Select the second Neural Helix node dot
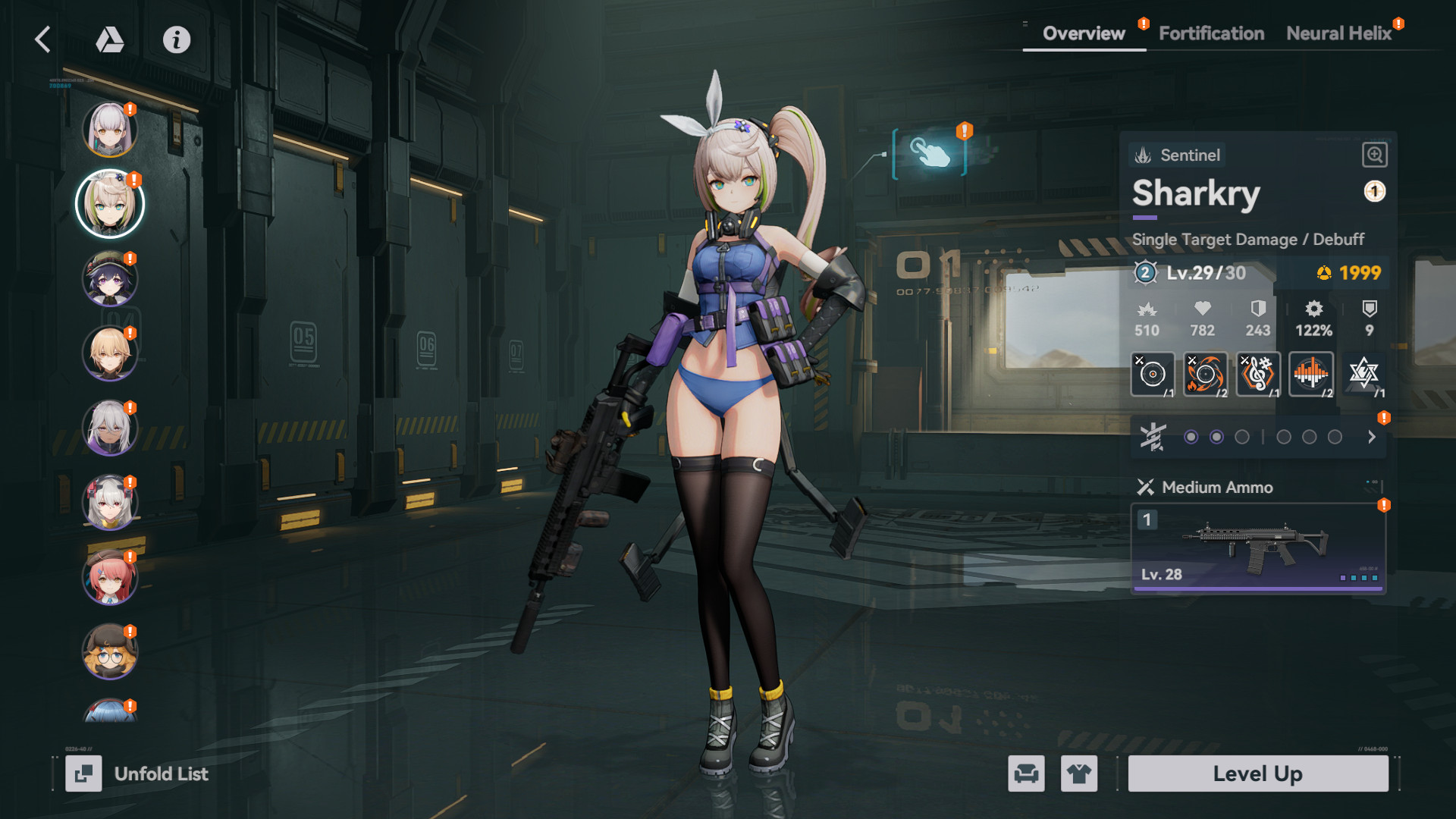Screen dimensions: 1456x819 click(1216, 436)
